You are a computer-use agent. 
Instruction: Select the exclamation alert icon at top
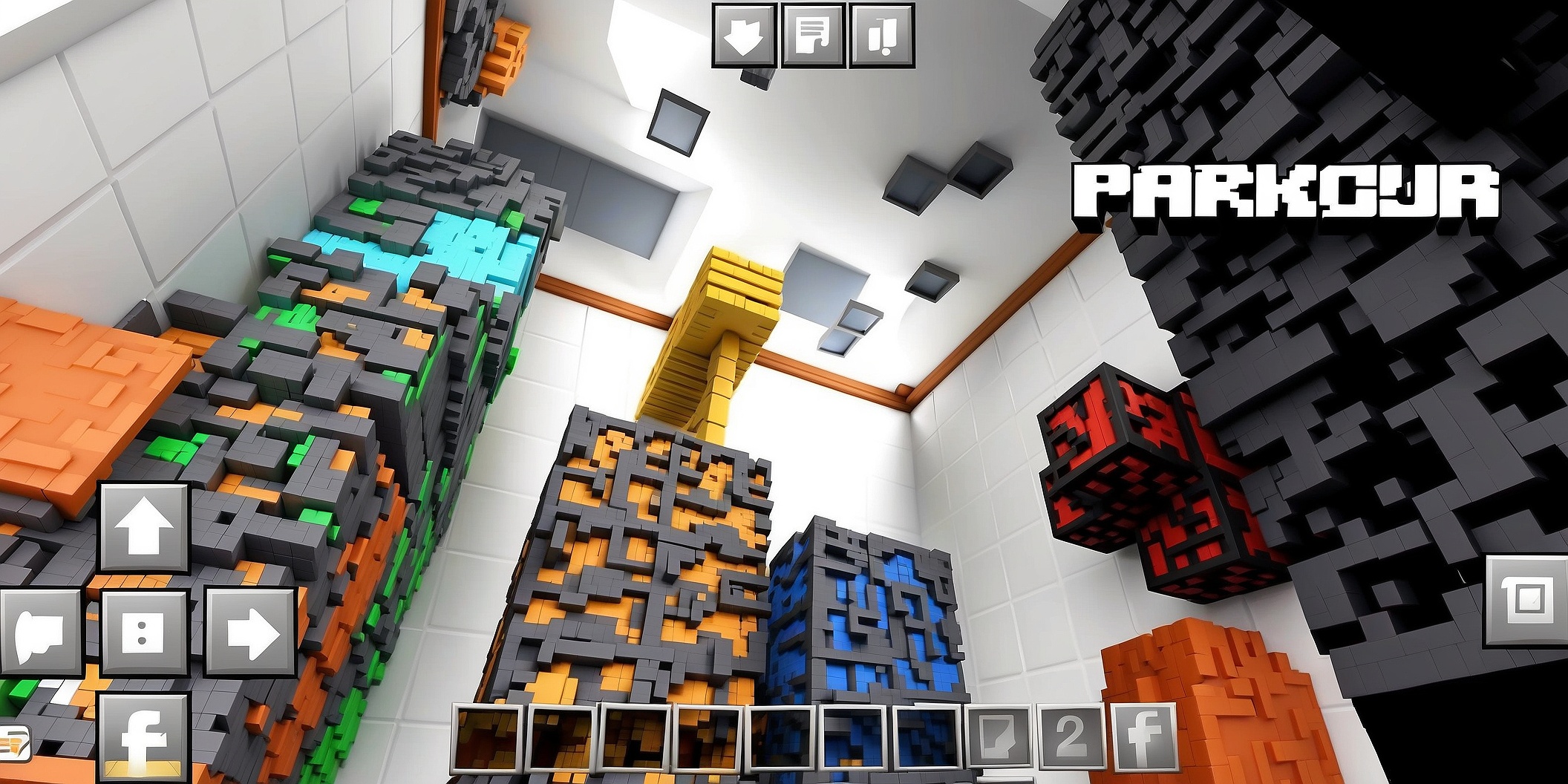(882, 35)
